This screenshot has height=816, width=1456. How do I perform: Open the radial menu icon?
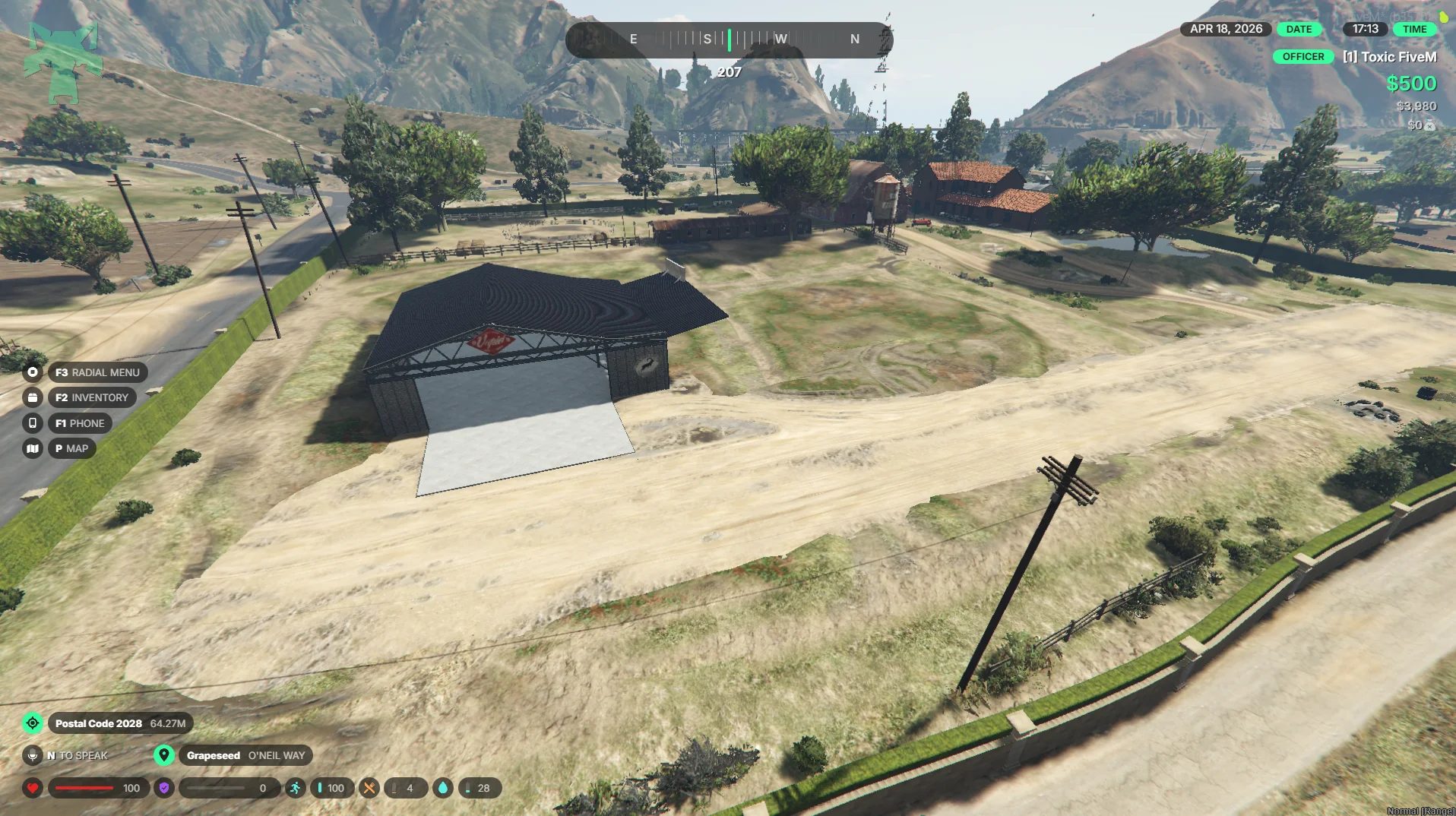(x=33, y=372)
